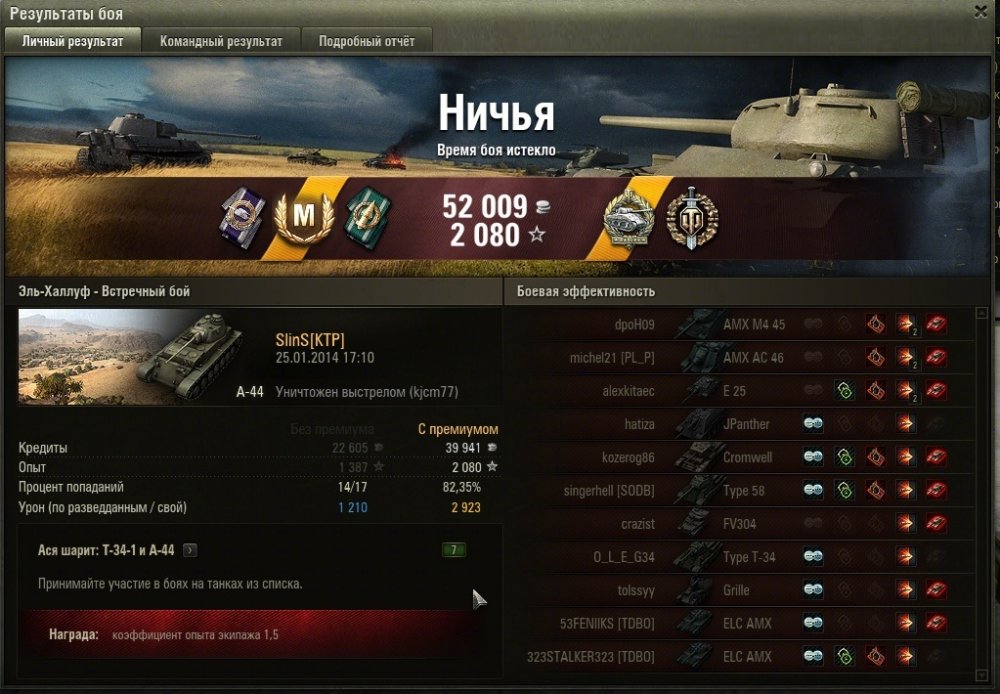Screen dimensions: 1000x694
Task: Expand the Ася шарит quest arrow
Action: click(x=191, y=549)
